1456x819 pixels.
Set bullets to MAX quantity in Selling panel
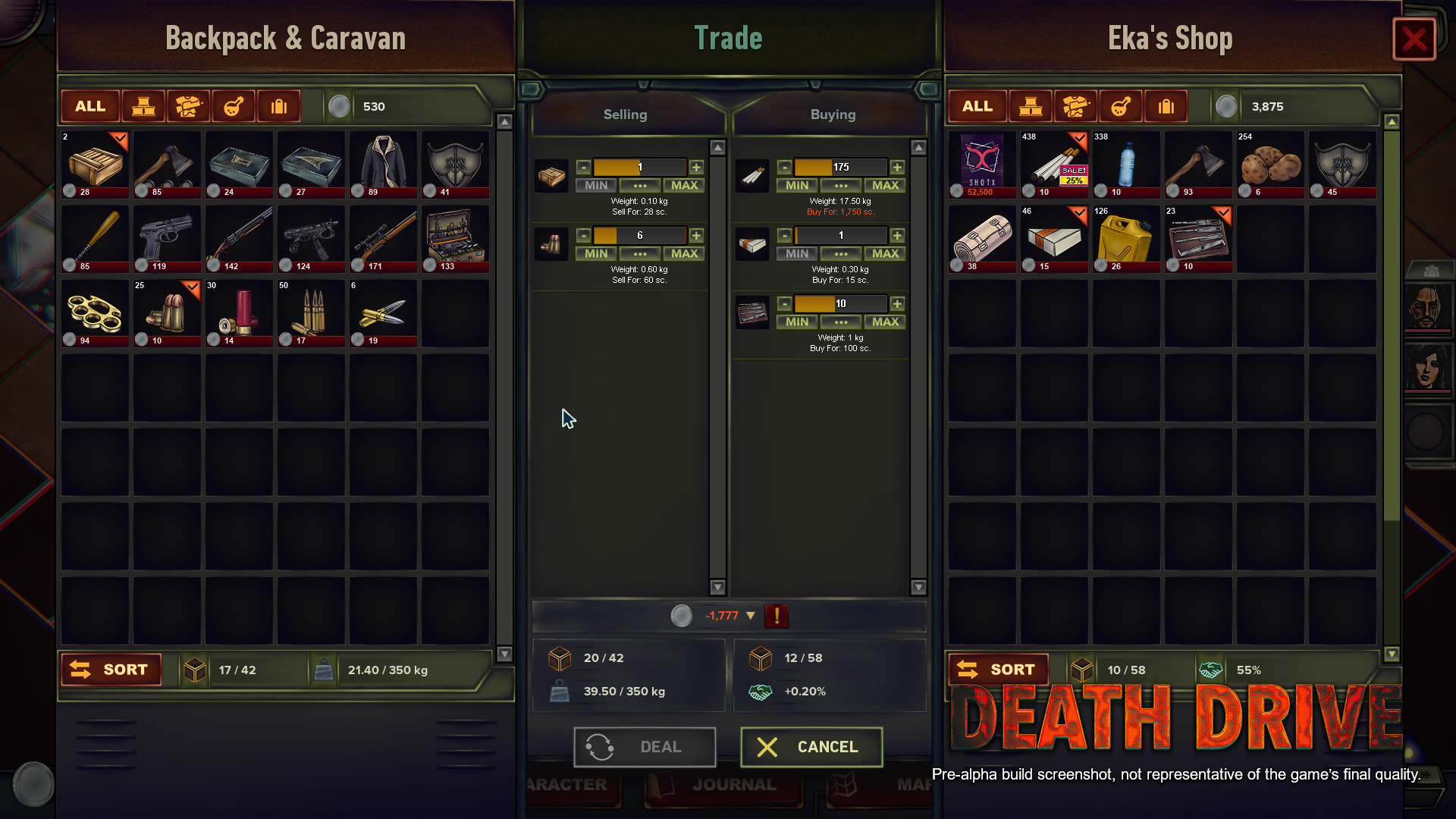pyautogui.click(x=683, y=253)
